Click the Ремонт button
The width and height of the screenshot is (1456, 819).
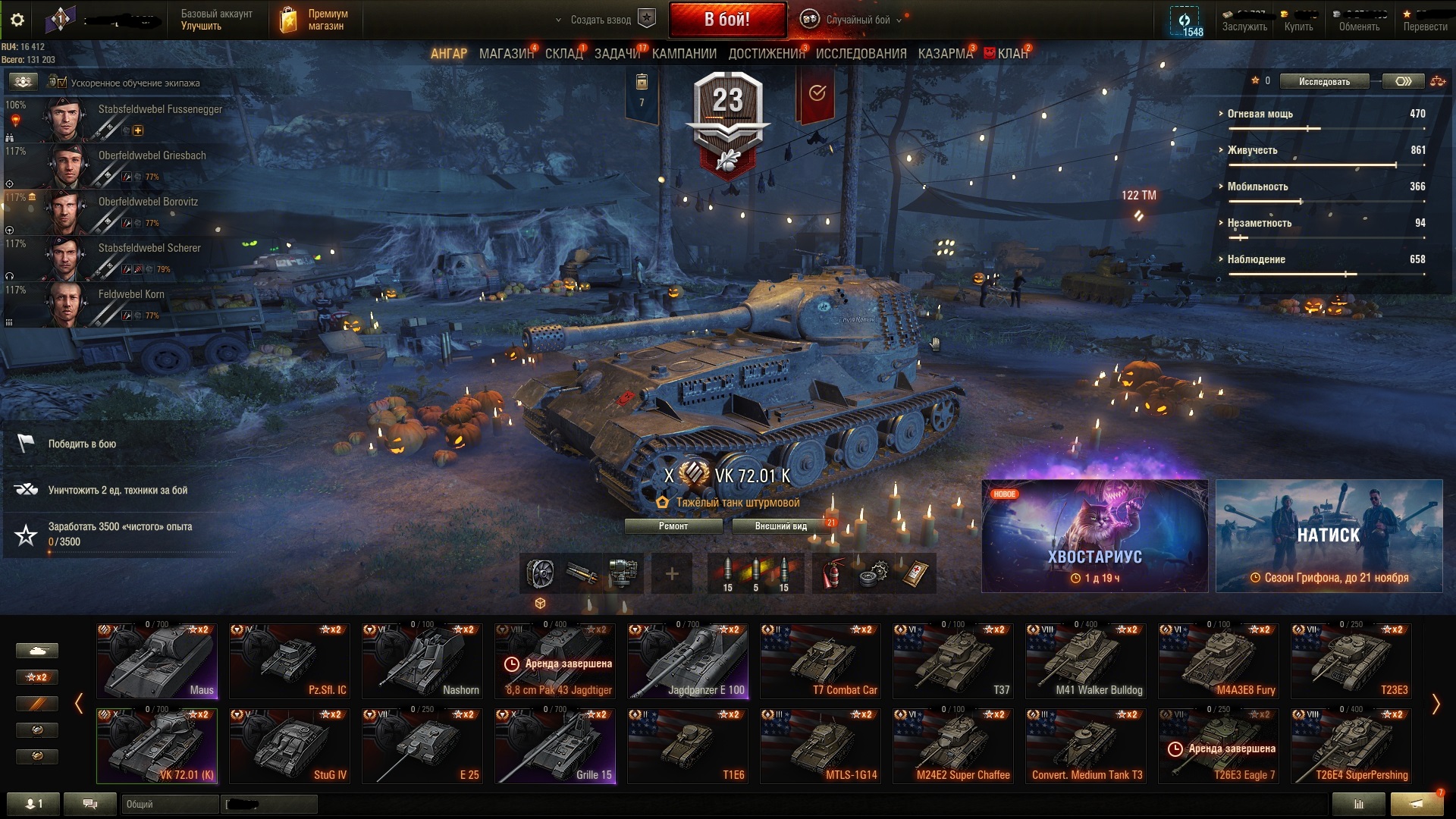673,526
